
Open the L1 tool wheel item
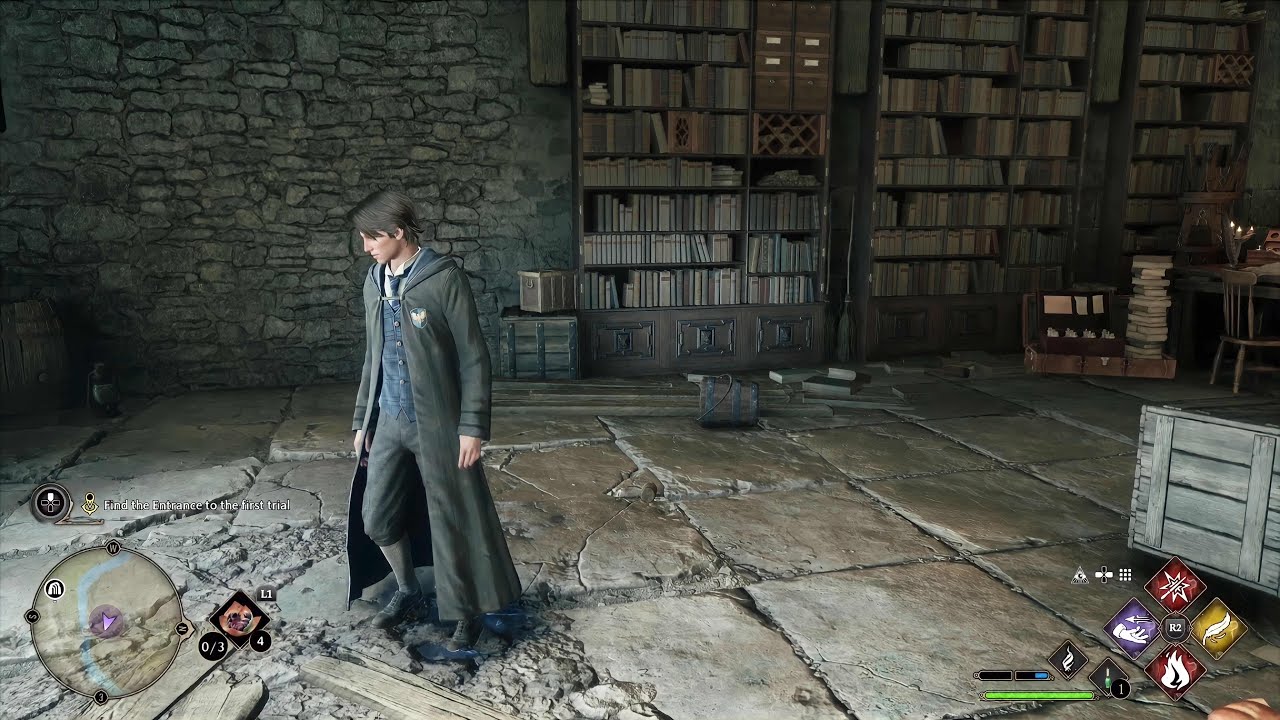click(237, 618)
